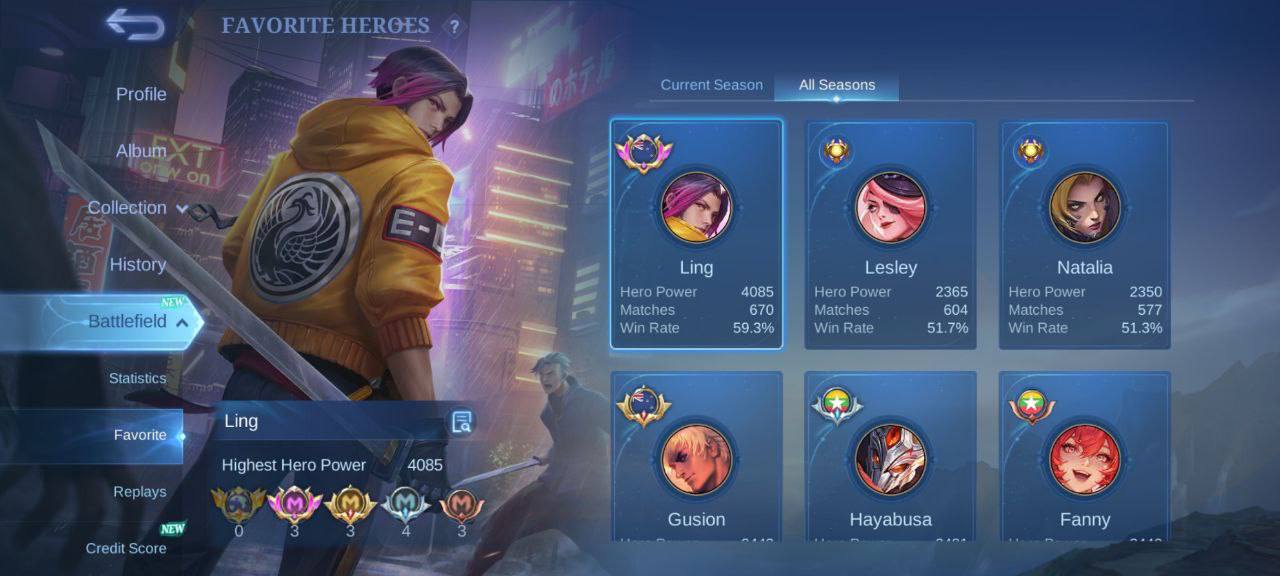Switch to the Current Season tab
This screenshot has height=576, width=1280.
tap(711, 85)
